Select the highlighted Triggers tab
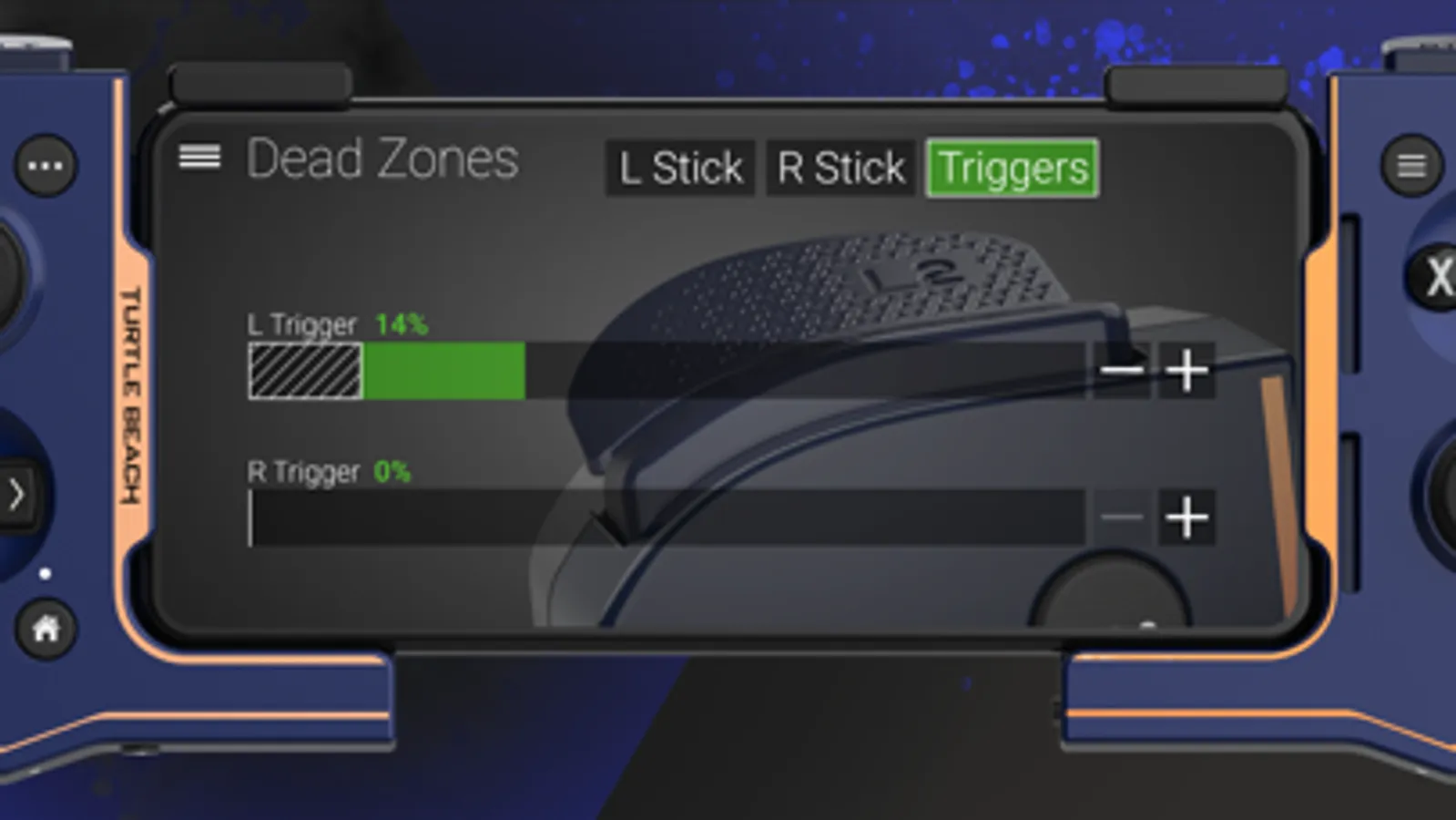 tap(1012, 167)
